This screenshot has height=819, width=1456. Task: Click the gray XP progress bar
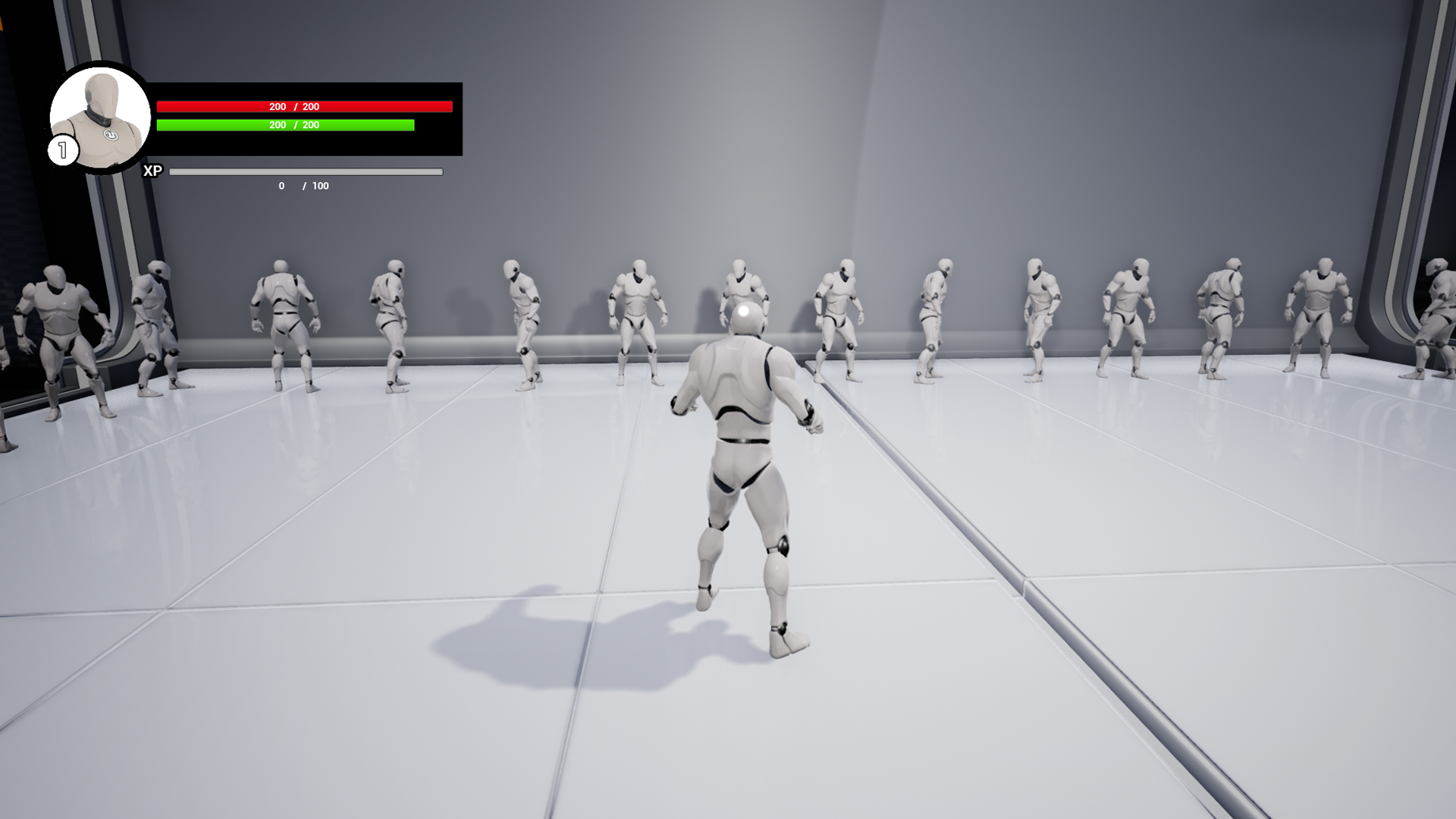click(306, 171)
